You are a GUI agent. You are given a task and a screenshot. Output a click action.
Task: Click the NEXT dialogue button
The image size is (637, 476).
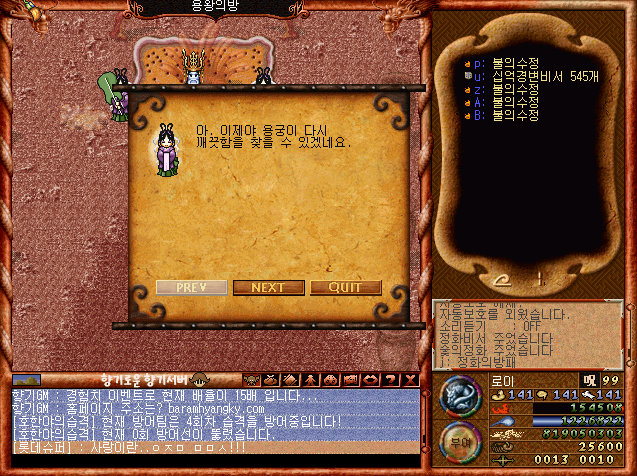[x=268, y=287]
